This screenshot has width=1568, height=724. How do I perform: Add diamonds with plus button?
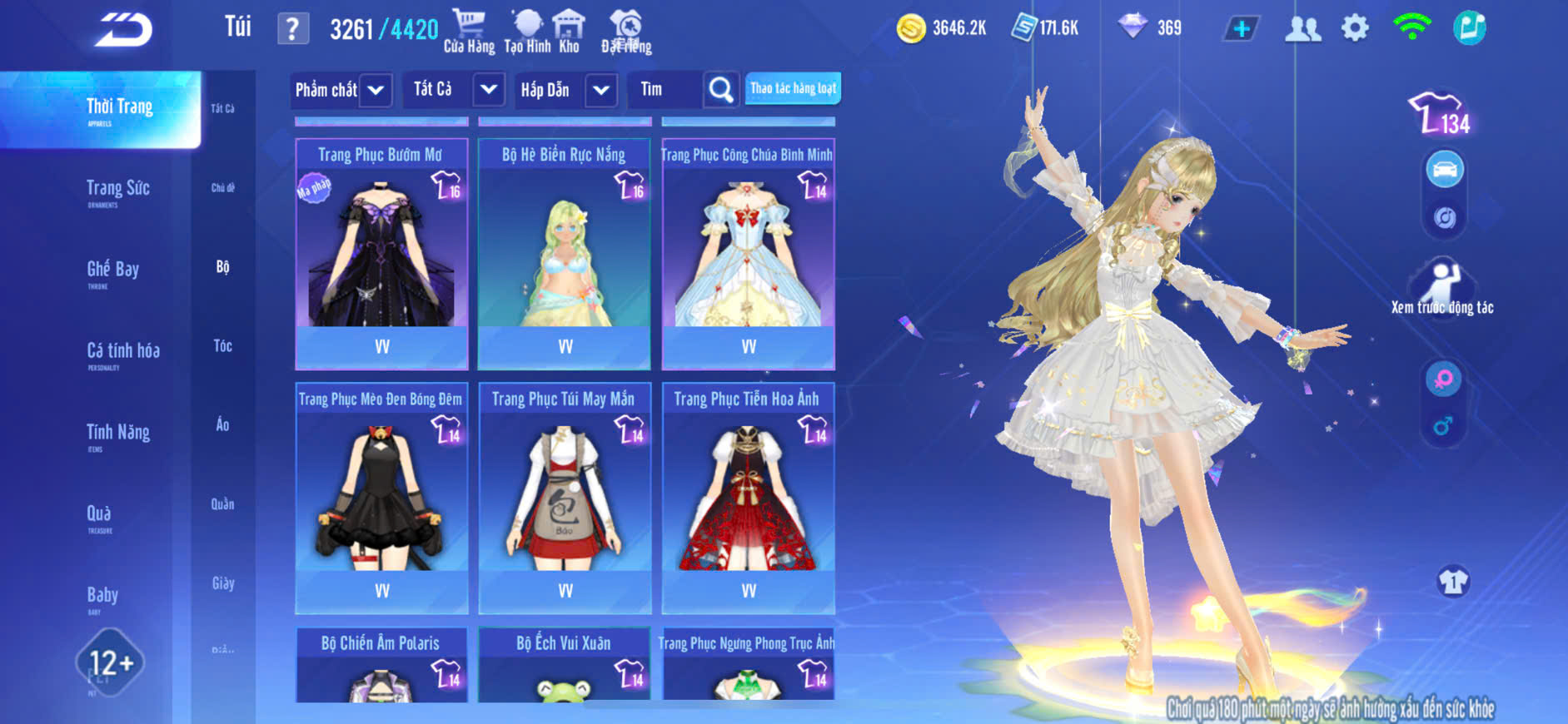[1241, 29]
